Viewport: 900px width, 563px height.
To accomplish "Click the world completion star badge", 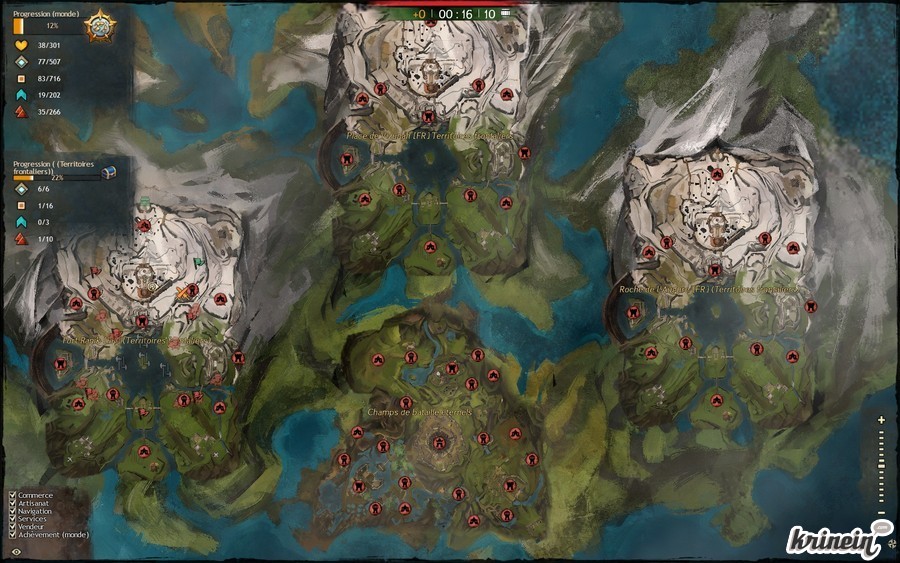I will point(100,24).
